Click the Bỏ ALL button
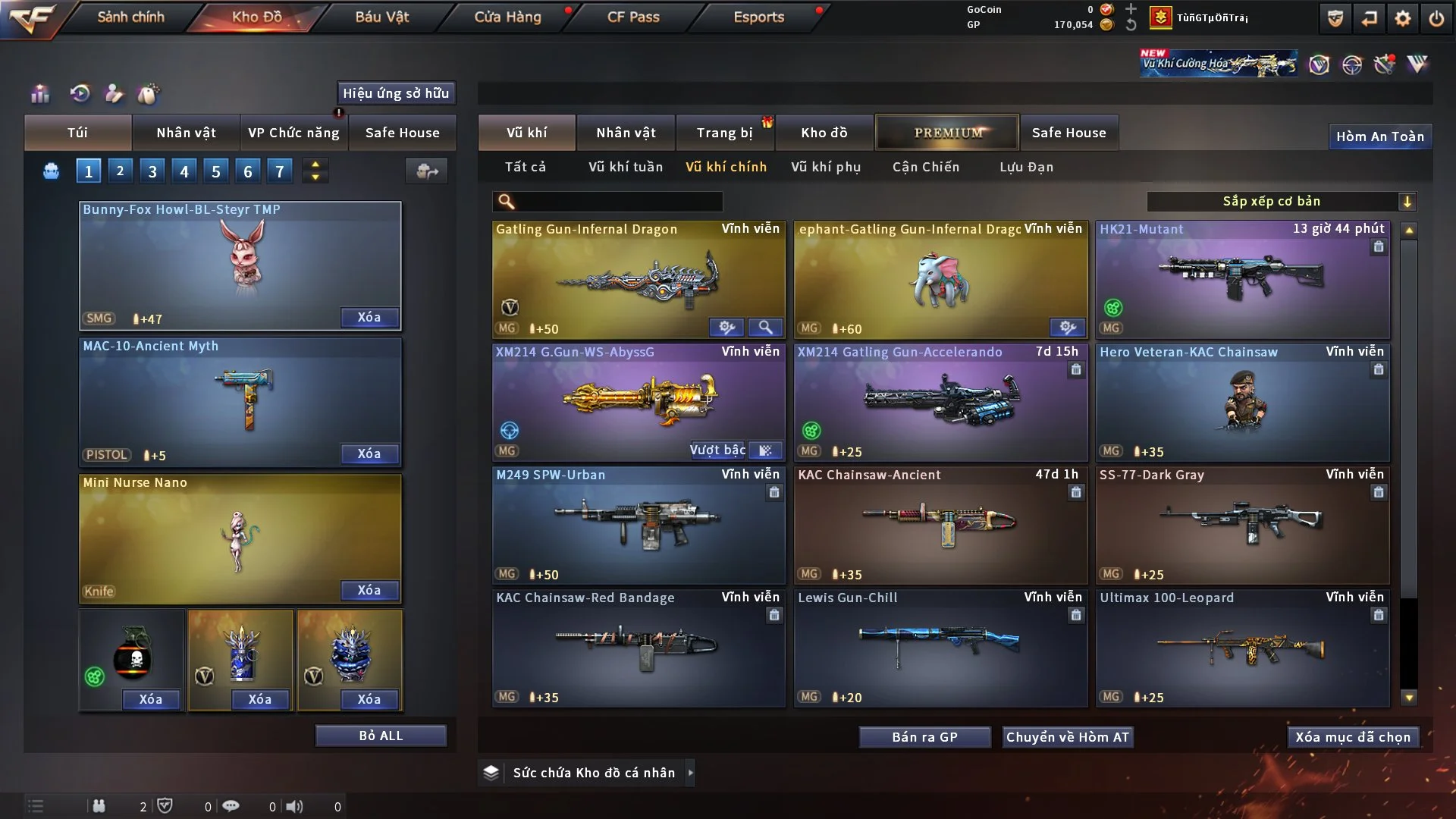Viewport: 1456px width, 819px height. tap(381, 736)
